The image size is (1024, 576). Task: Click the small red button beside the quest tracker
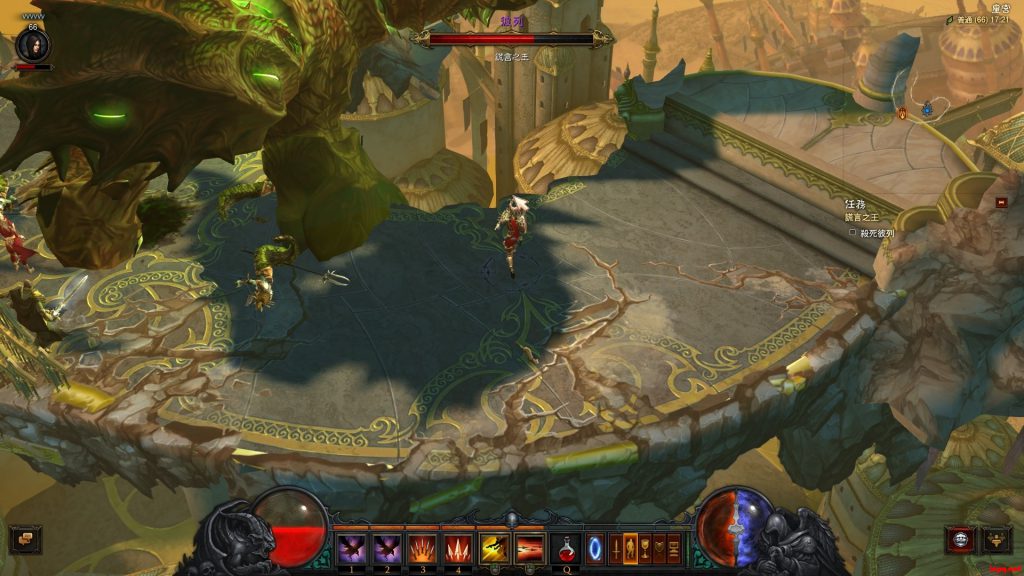pos(1001,202)
